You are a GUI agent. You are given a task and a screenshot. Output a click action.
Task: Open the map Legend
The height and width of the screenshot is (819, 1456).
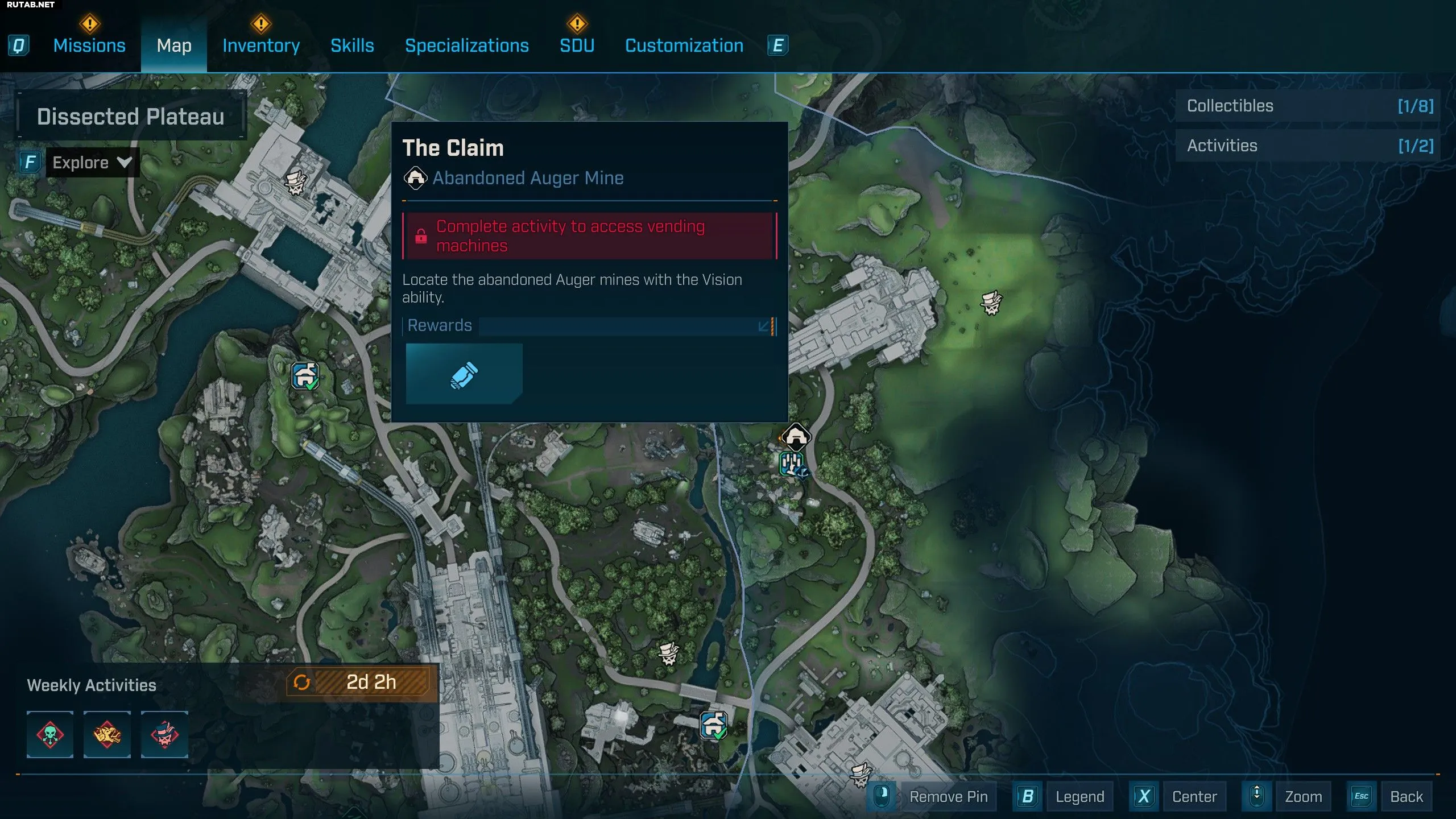click(x=1079, y=797)
